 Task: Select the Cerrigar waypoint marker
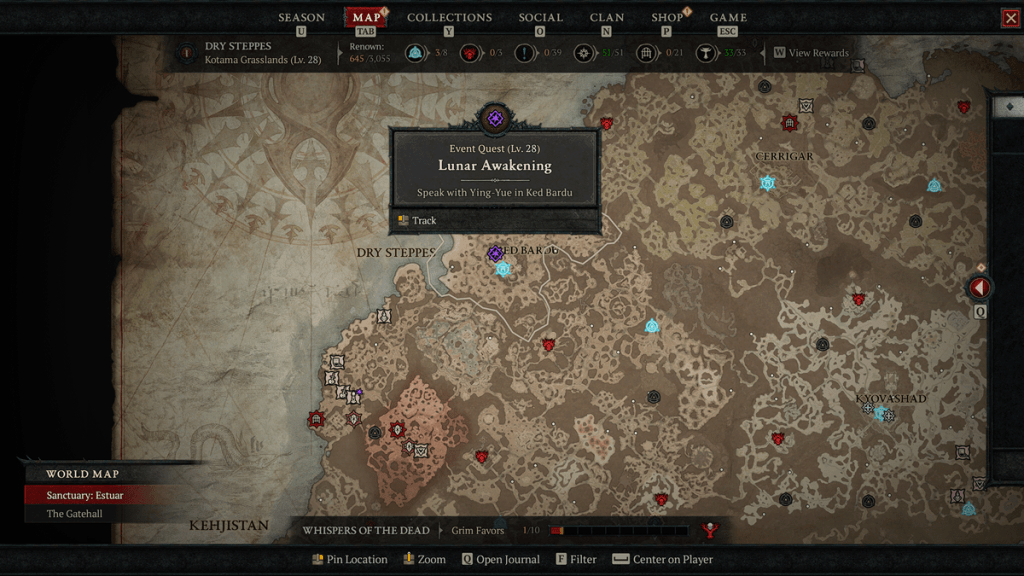tap(768, 183)
